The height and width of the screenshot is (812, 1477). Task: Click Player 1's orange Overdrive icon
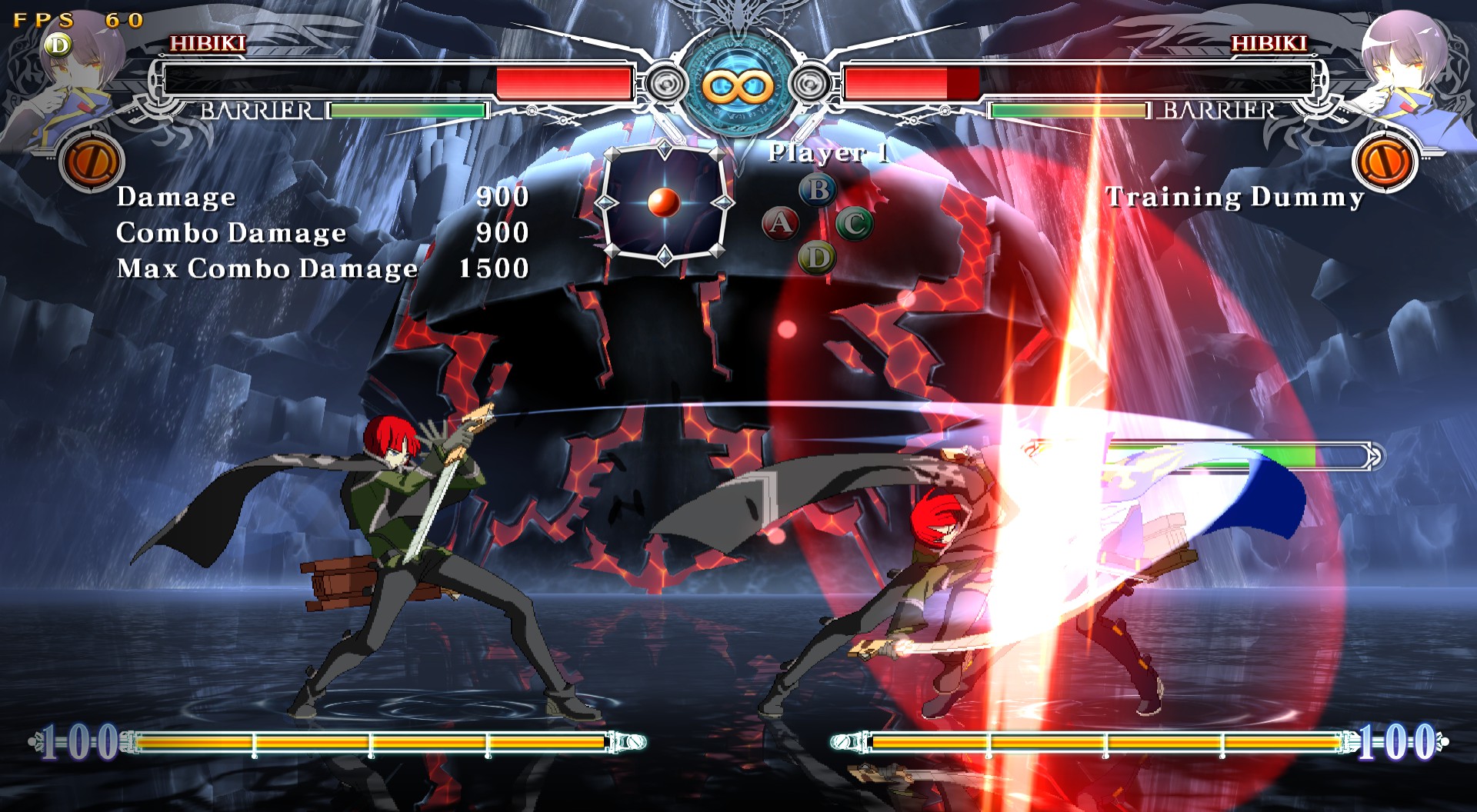(92, 163)
